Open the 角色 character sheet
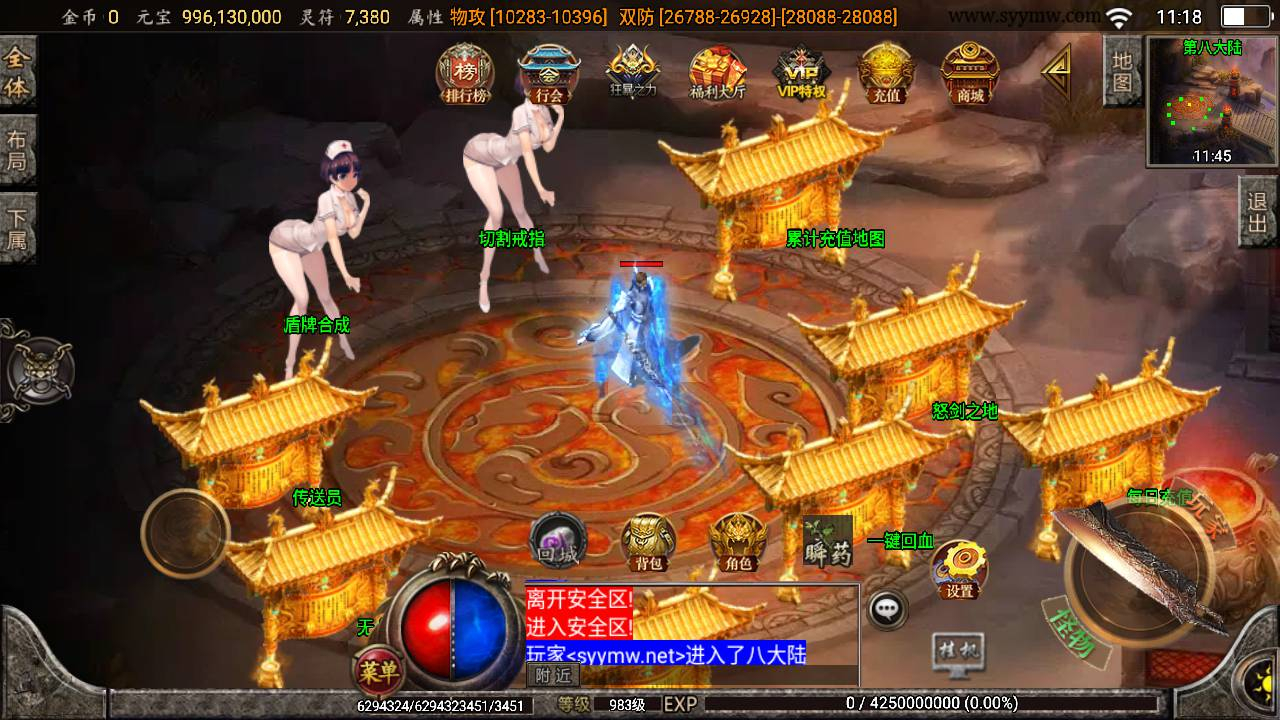This screenshot has width=1280, height=720. [x=738, y=543]
